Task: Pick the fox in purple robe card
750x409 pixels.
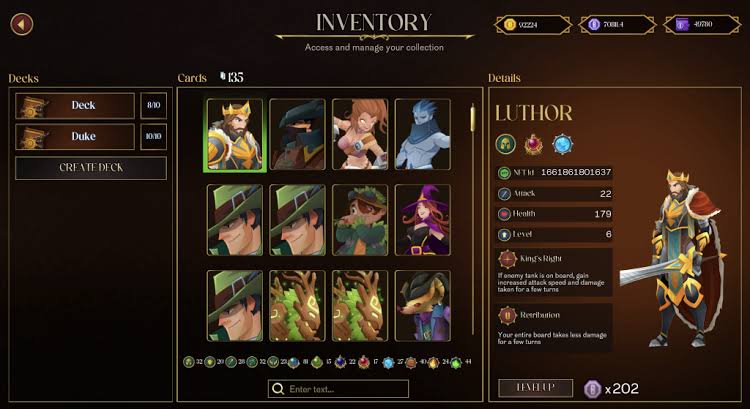Action: (x=422, y=306)
